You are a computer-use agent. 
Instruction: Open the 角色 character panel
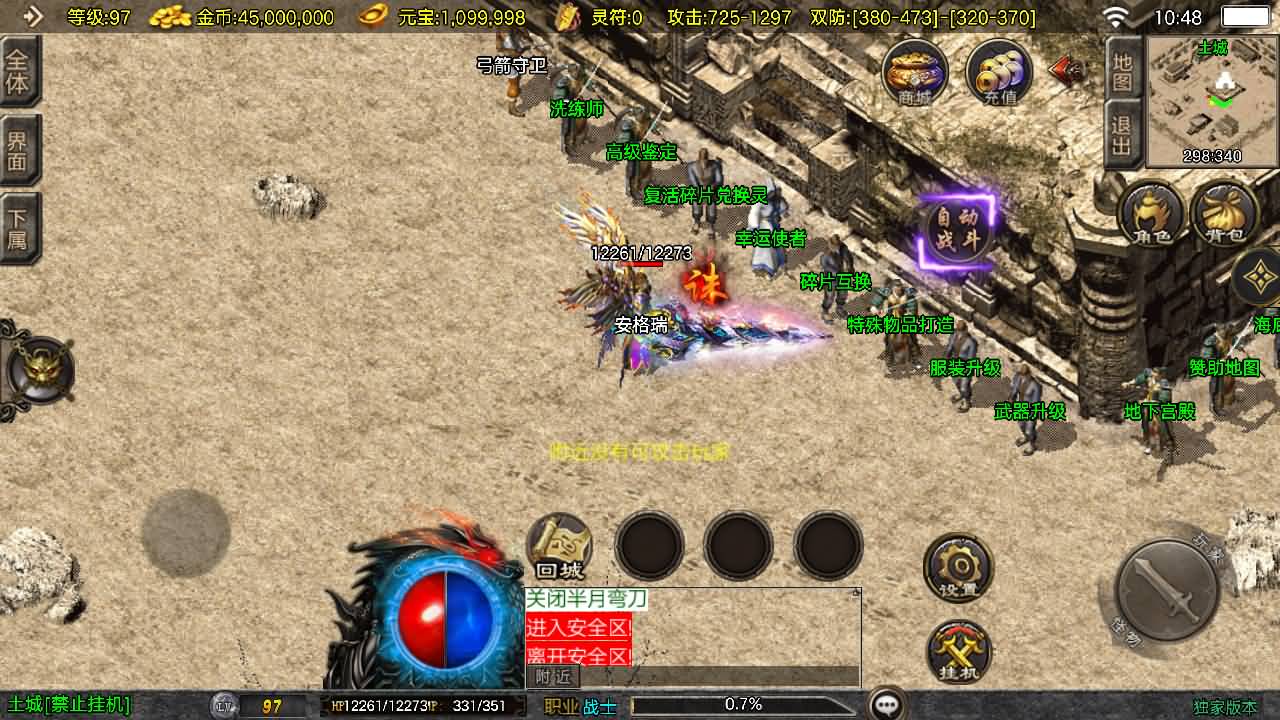pyautogui.click(x=1151, y=214)
